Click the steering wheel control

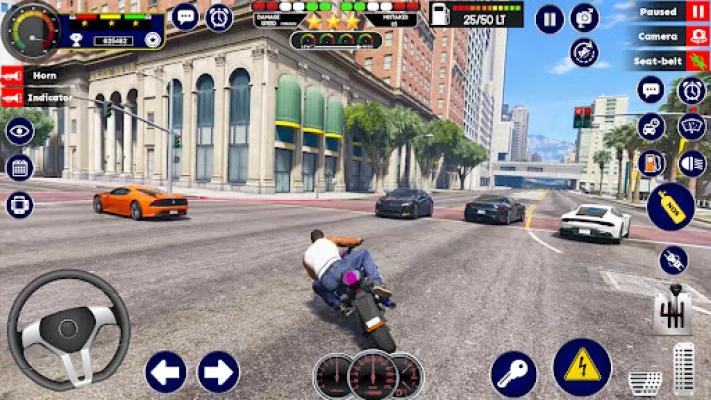tap(68, 328)
